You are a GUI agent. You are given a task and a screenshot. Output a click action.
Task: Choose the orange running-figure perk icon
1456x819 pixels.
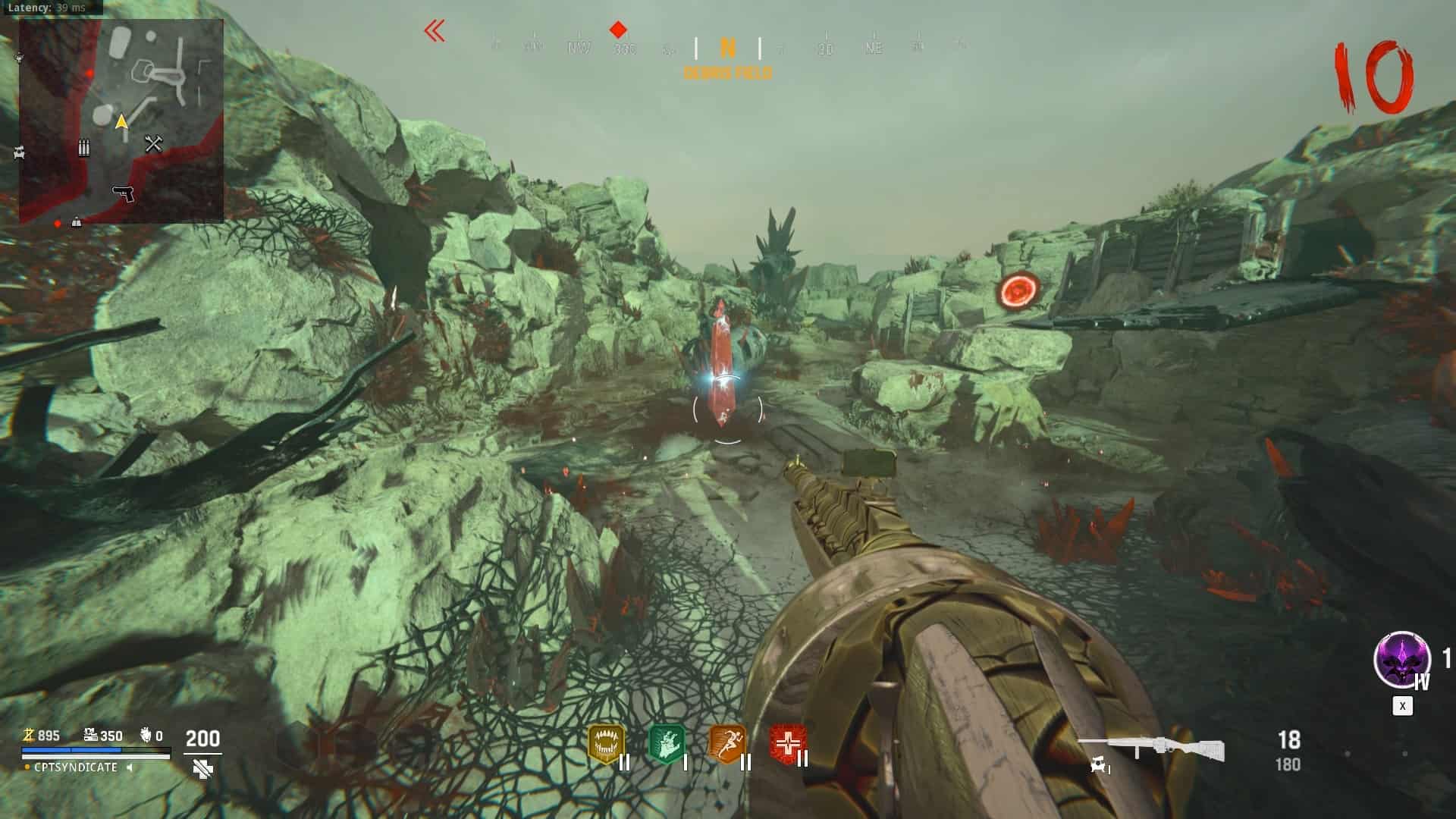(x=726, y=744)
